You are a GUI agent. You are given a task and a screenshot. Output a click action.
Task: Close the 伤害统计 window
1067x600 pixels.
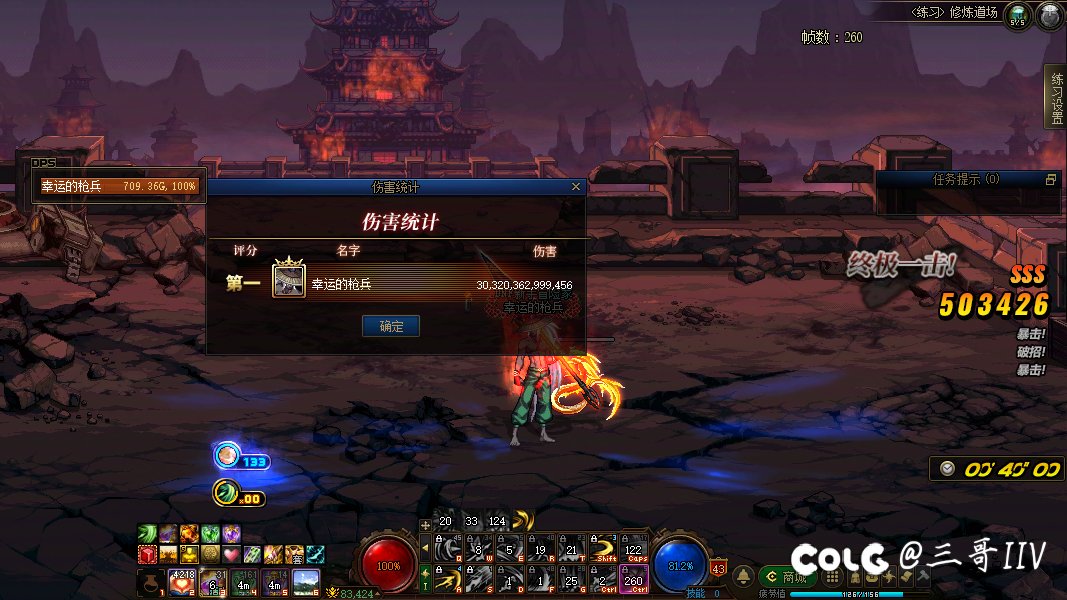(x=575, y=186)
